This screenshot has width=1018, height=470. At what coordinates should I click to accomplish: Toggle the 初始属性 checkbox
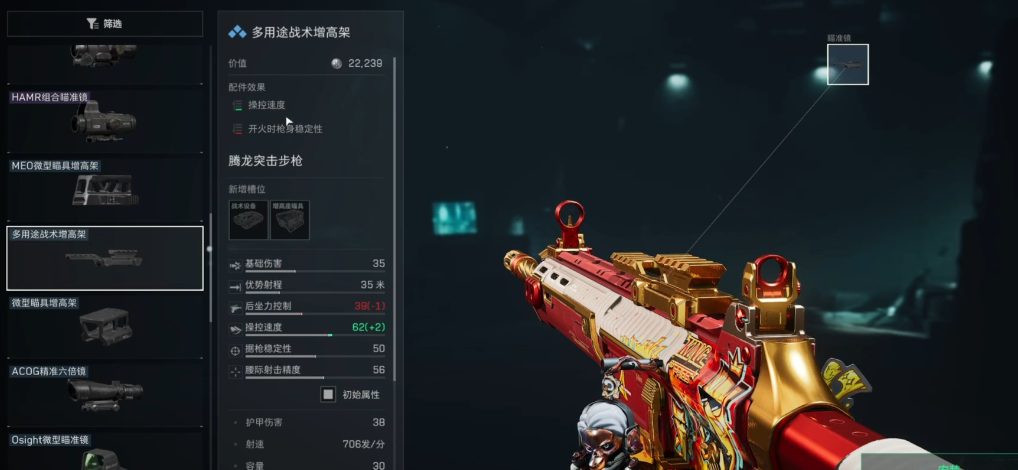pos(328,394)
